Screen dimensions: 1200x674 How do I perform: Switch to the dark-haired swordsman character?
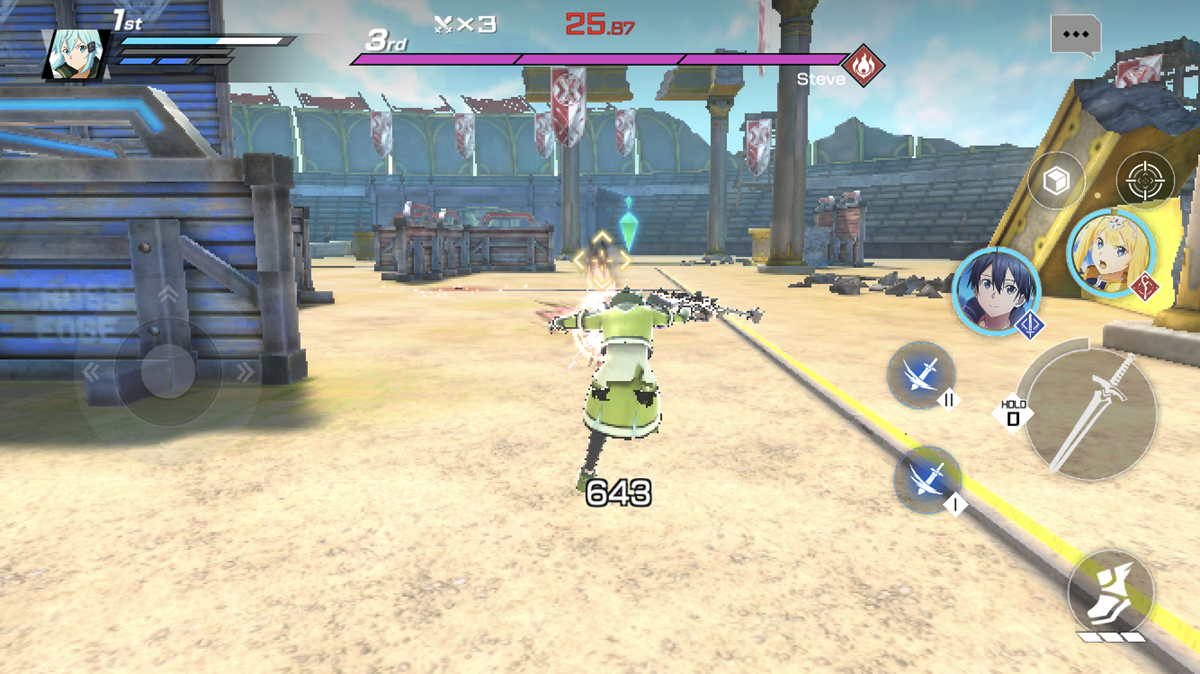click(996, 291)
